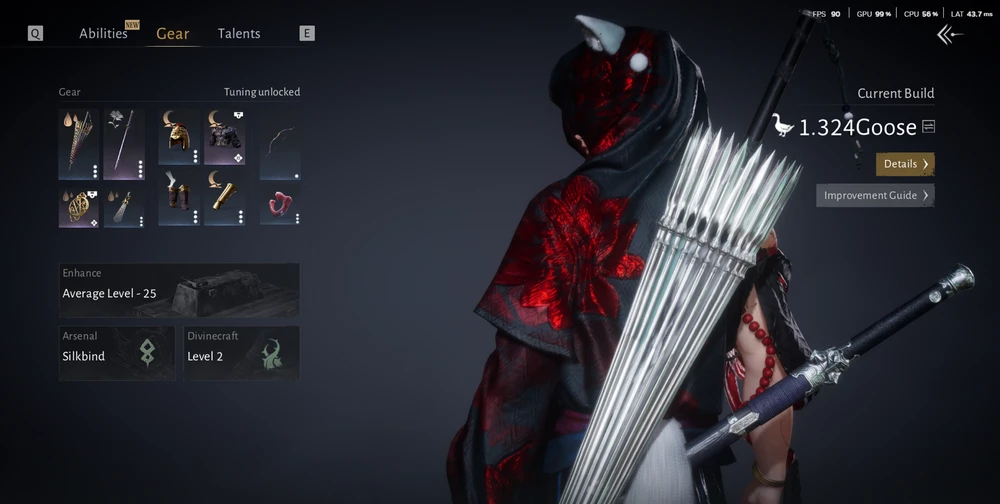This screenshot has height=504, width=1000.
Task: Open the Enhance average level panel
Action: point(179,290)
